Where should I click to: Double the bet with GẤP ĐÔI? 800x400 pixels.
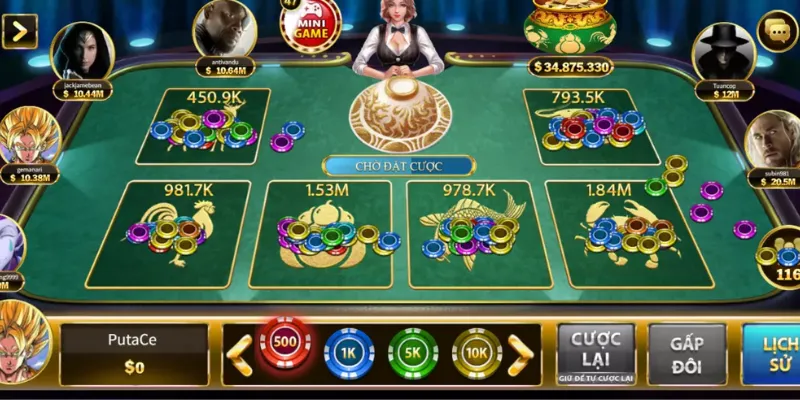(686, 354)
